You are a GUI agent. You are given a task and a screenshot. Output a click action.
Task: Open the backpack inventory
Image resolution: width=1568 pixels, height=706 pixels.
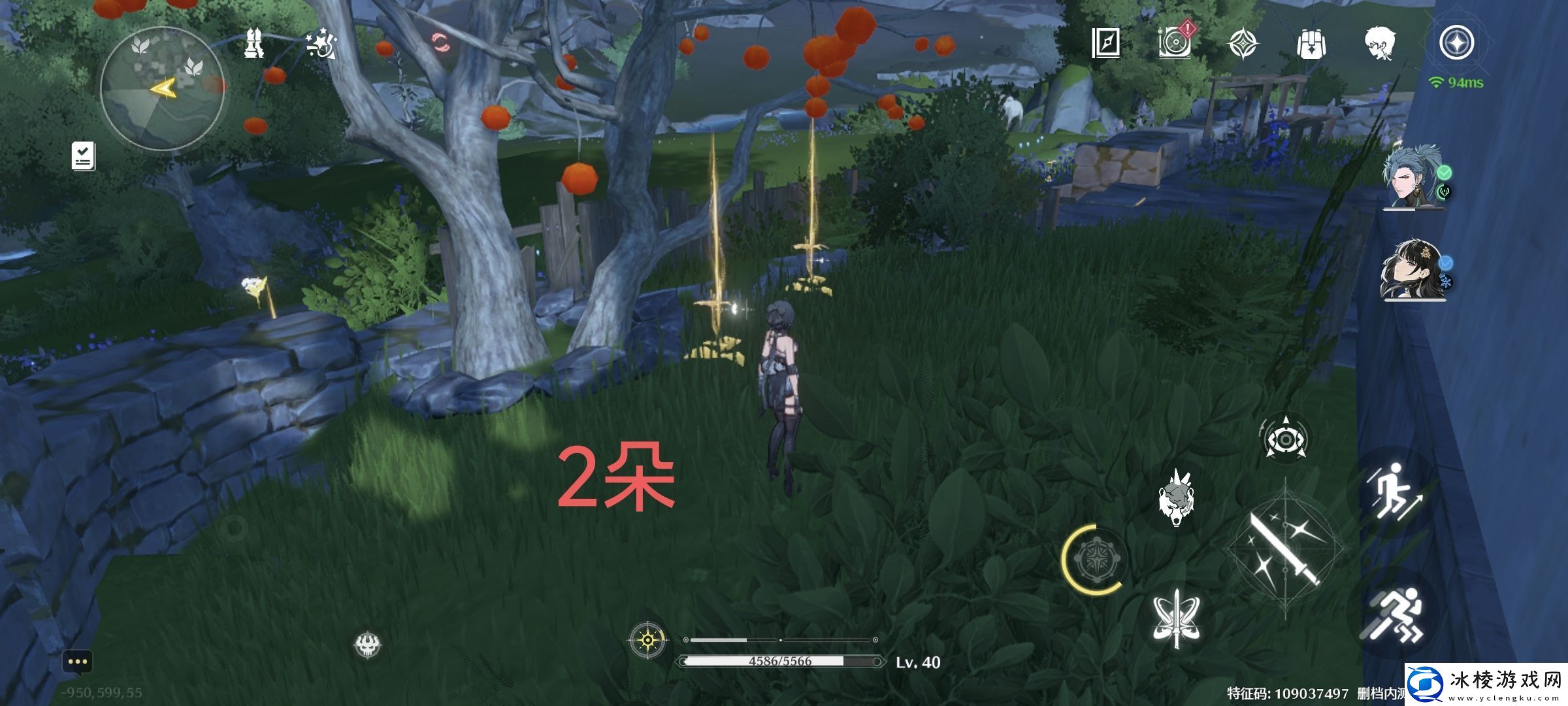pos(1310,44)
